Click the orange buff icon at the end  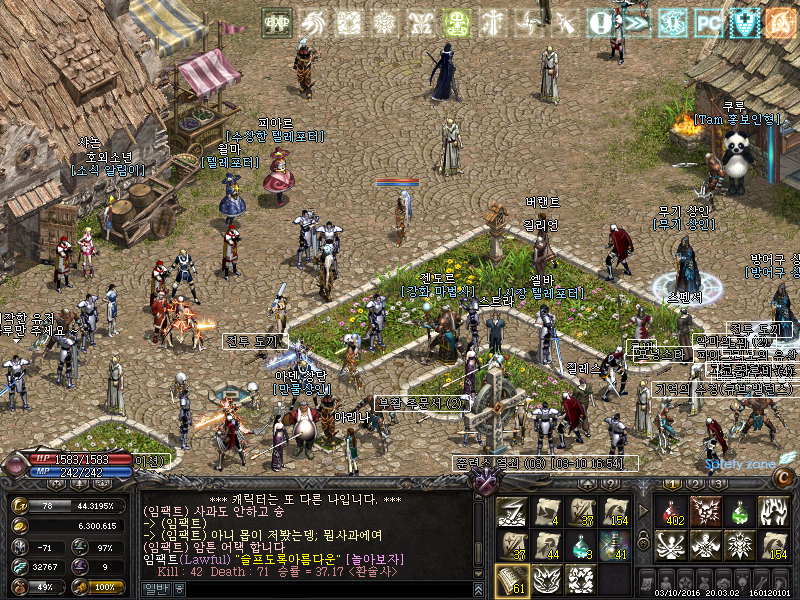pos(779,22)
